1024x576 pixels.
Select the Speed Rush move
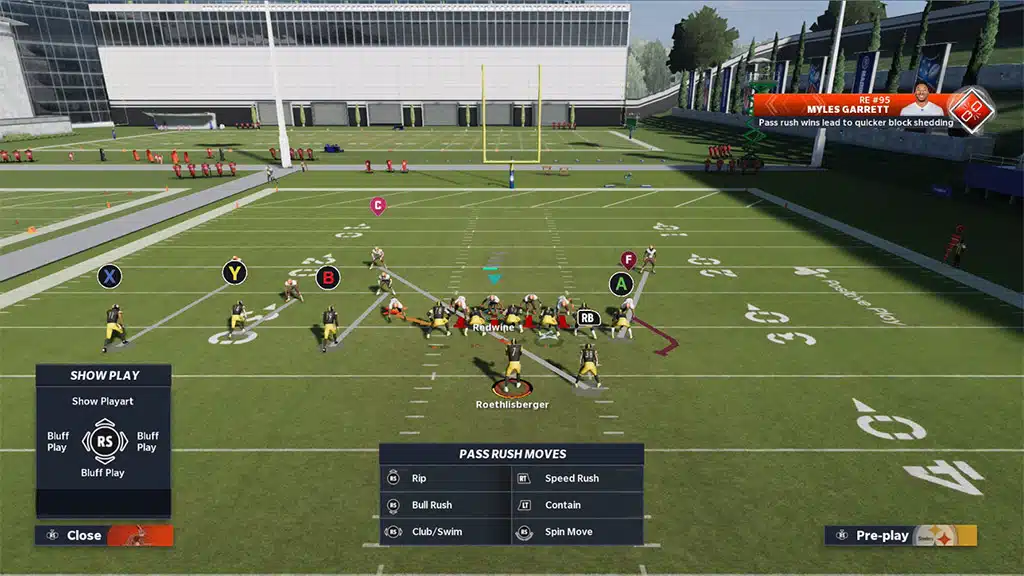click(577, 478)
